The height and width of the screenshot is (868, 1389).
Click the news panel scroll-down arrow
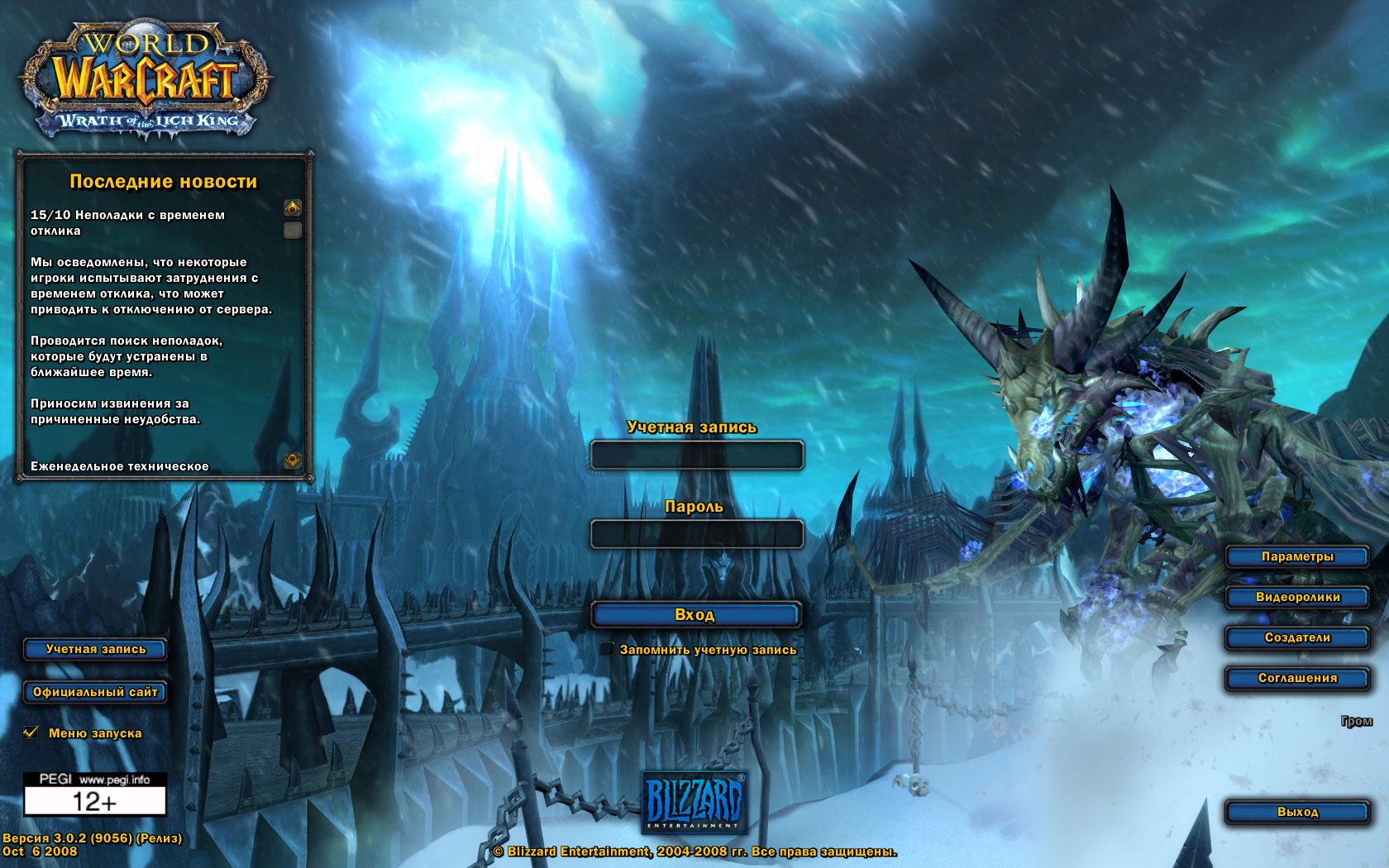[293, 460]
